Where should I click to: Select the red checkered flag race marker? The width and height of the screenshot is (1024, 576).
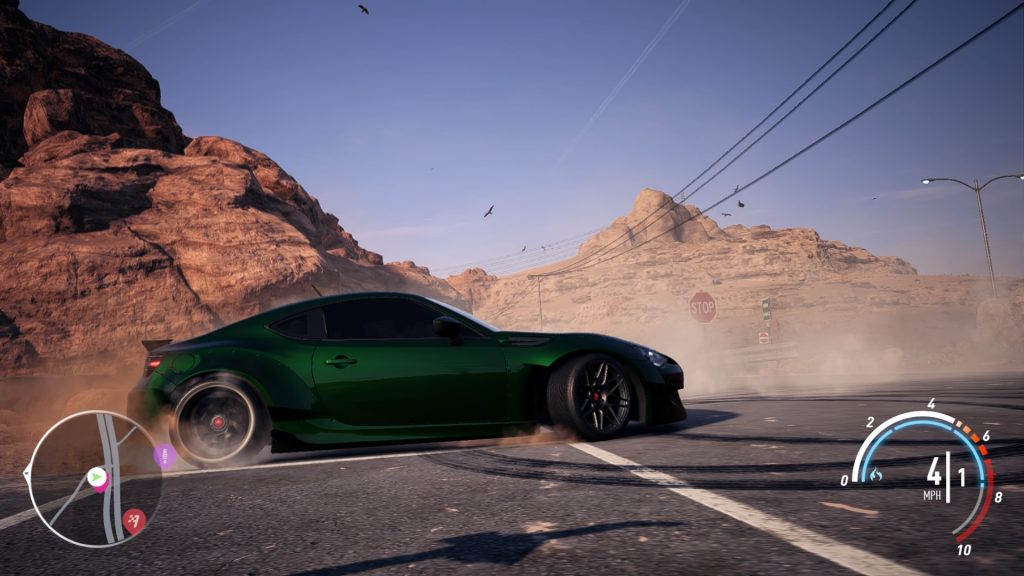134,519
